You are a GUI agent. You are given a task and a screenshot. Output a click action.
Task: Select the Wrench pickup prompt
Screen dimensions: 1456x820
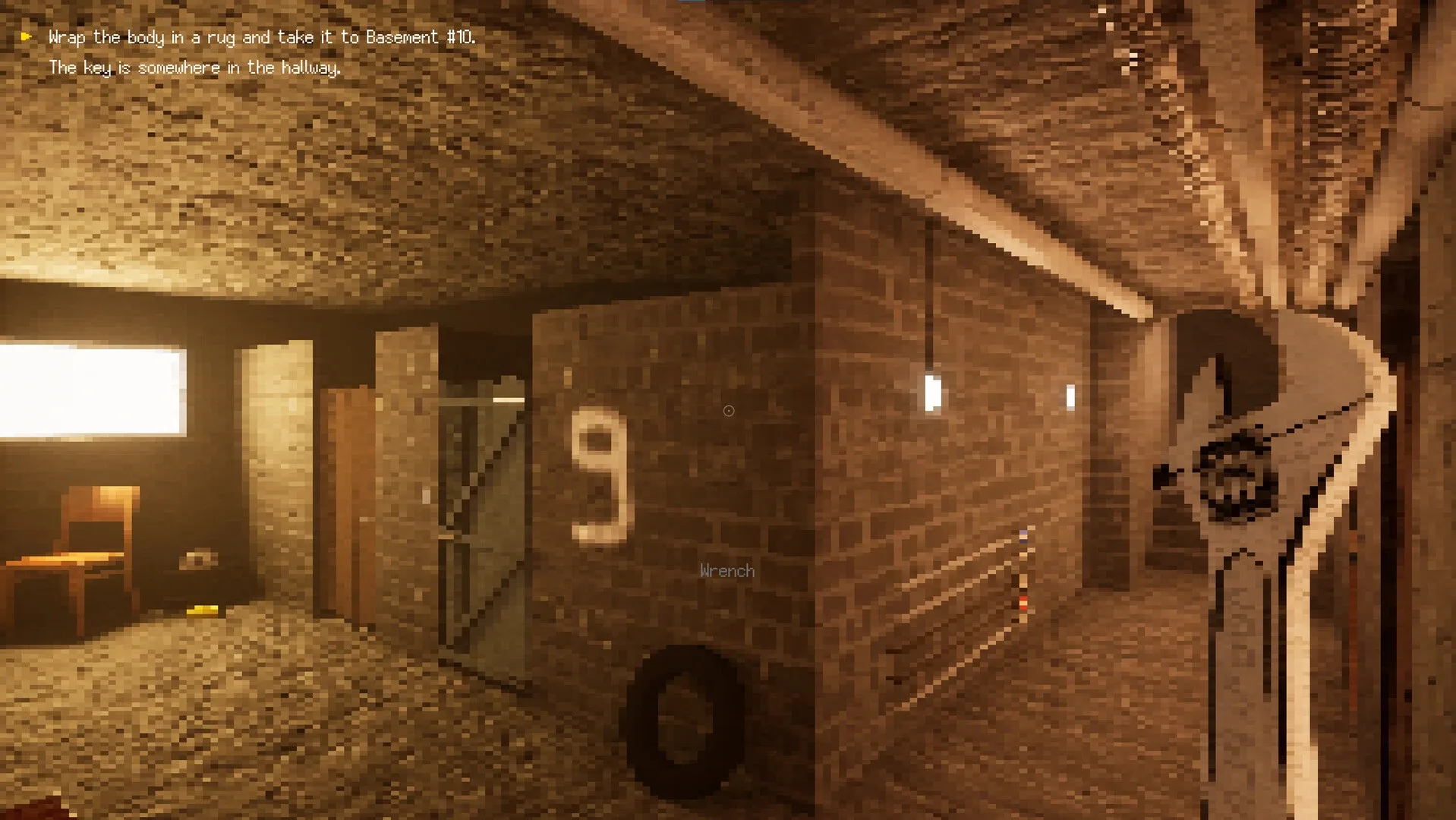(x=726, y=570)
